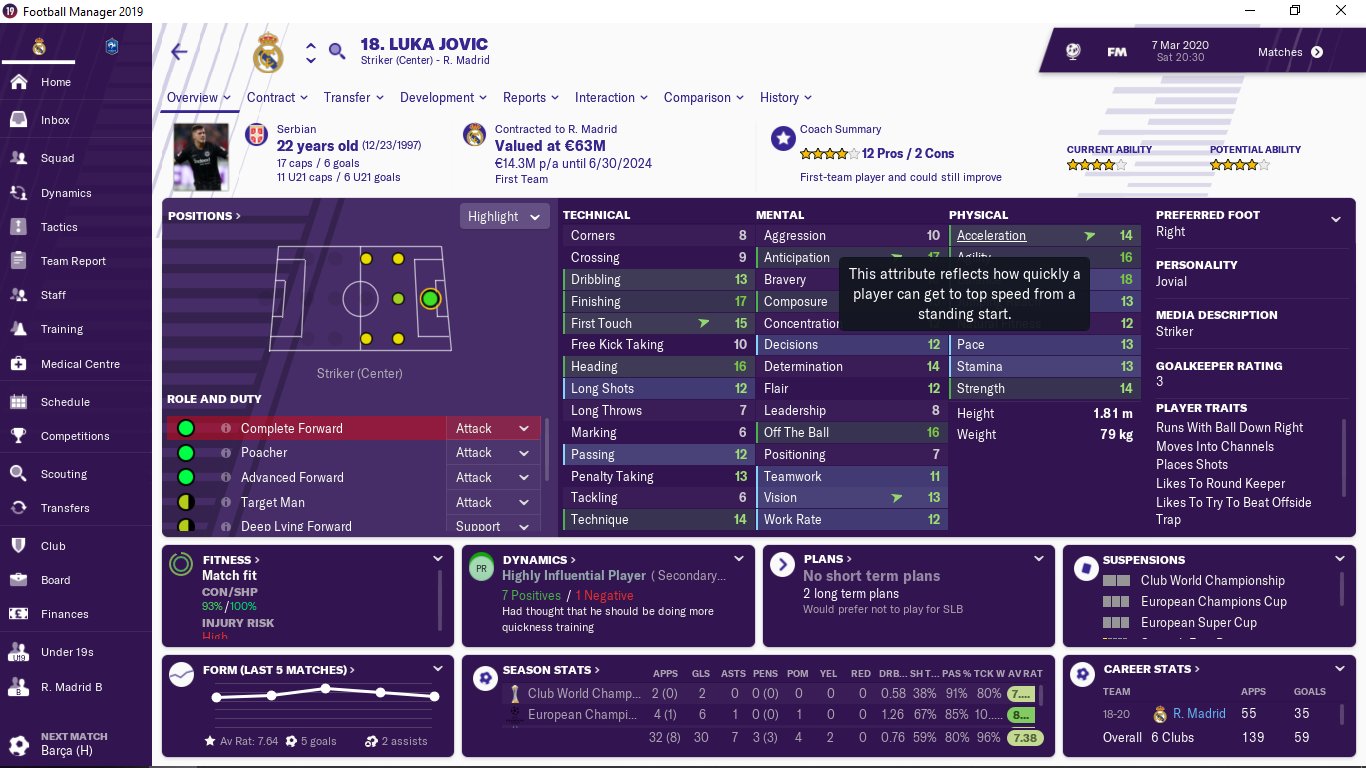Image resolution: width=1366 pixels, height=768 pixels.
Task: Open the Inbox from the sidebar
Action: click(x=55, y=120)
